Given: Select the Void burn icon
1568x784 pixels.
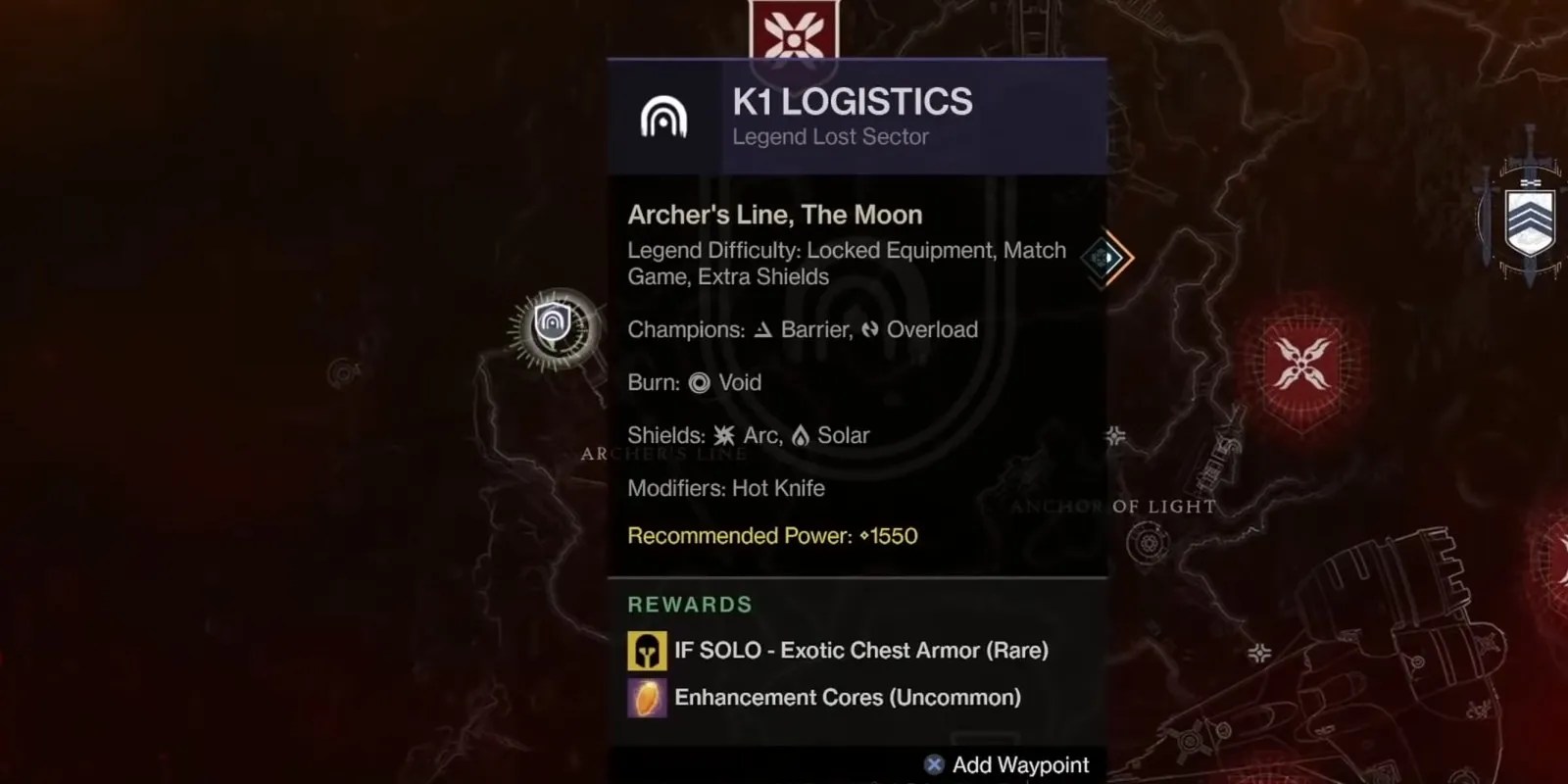Looking at the screenshot, I should click(x=698, y=383).
